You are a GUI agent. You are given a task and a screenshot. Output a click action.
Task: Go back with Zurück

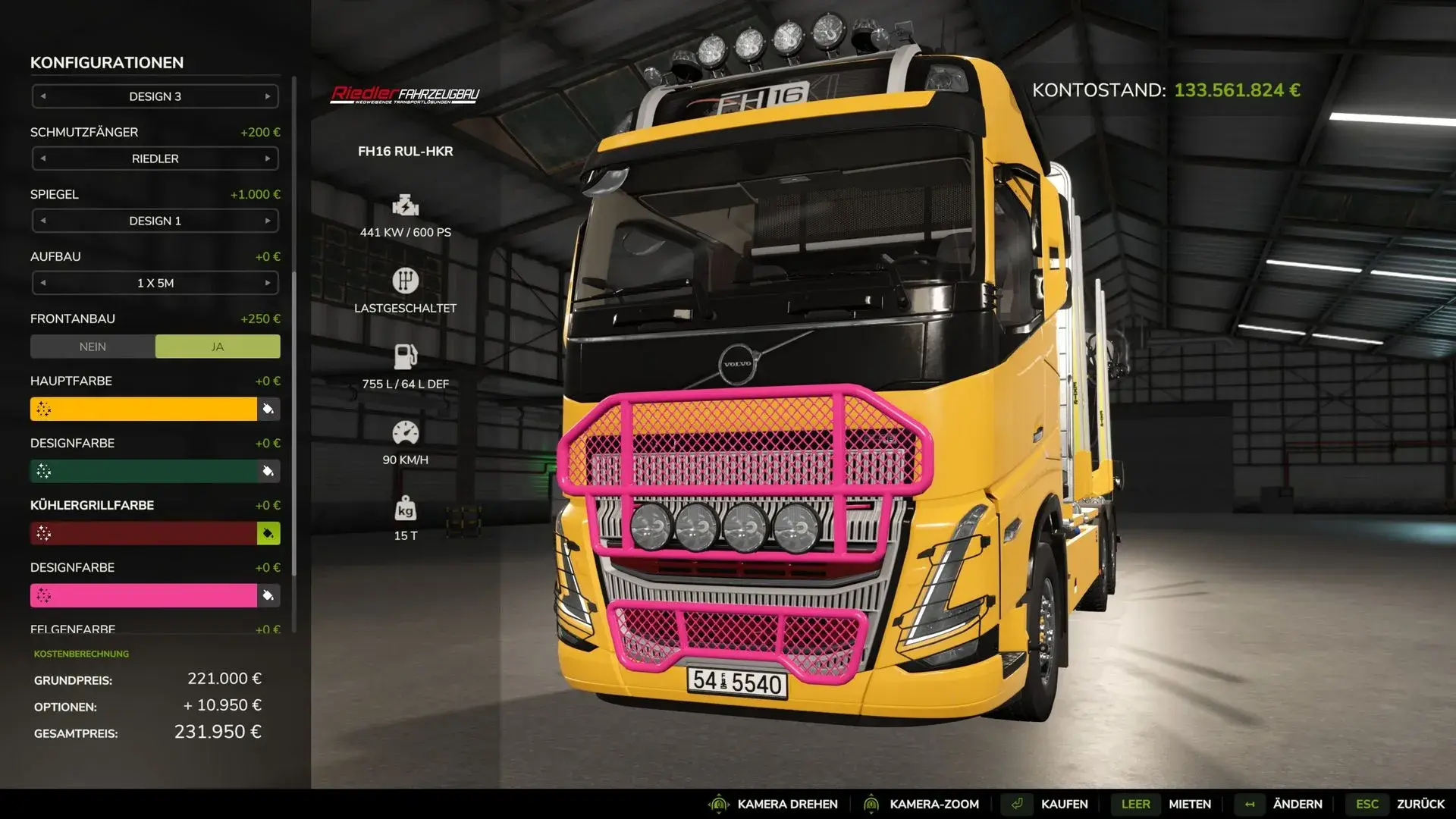(1420, 804)
